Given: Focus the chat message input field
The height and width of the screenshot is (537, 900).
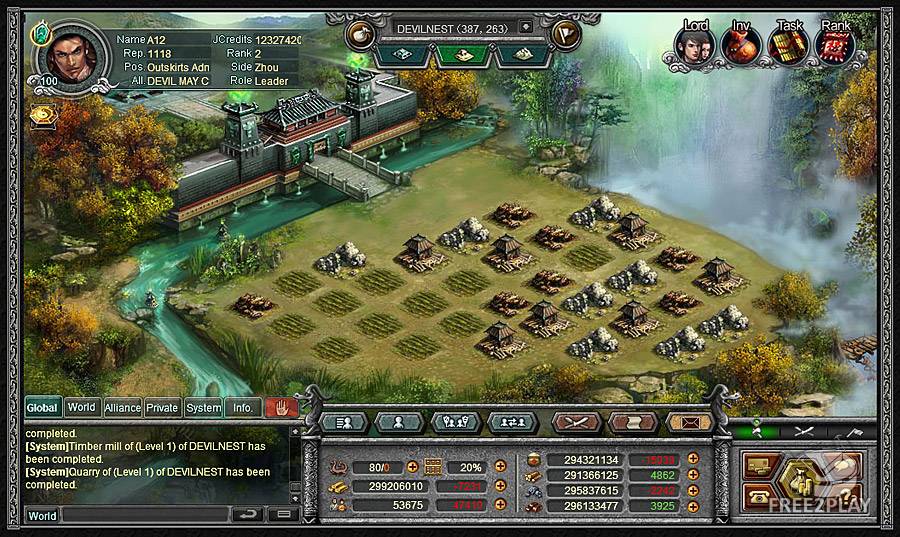Looking at the screenshot, I should pos(144,515).
